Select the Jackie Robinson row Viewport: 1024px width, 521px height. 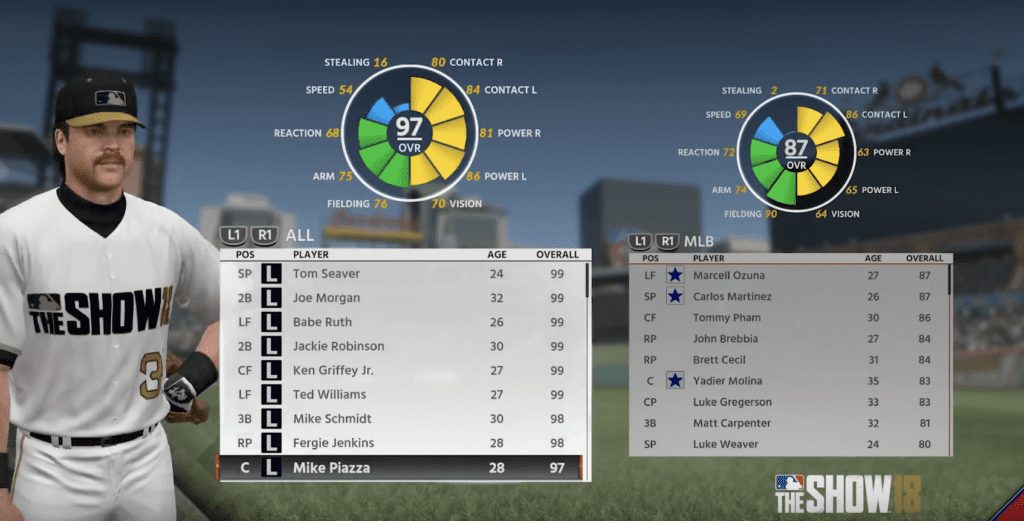point(400,346)
